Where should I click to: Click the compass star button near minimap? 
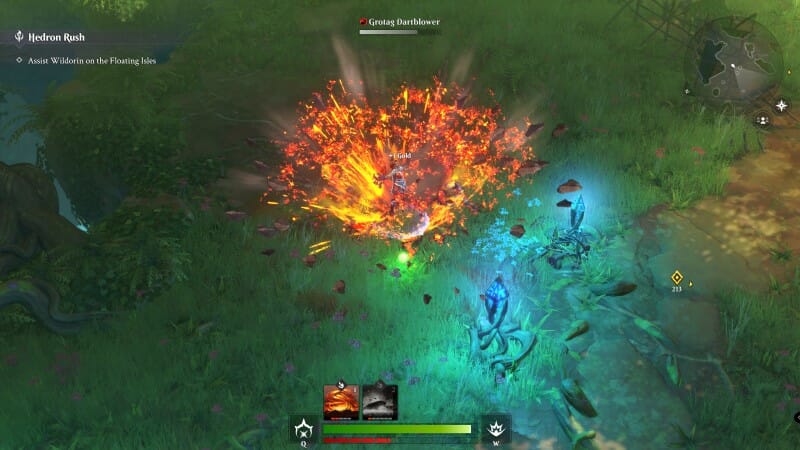click(x=781, y=105)
